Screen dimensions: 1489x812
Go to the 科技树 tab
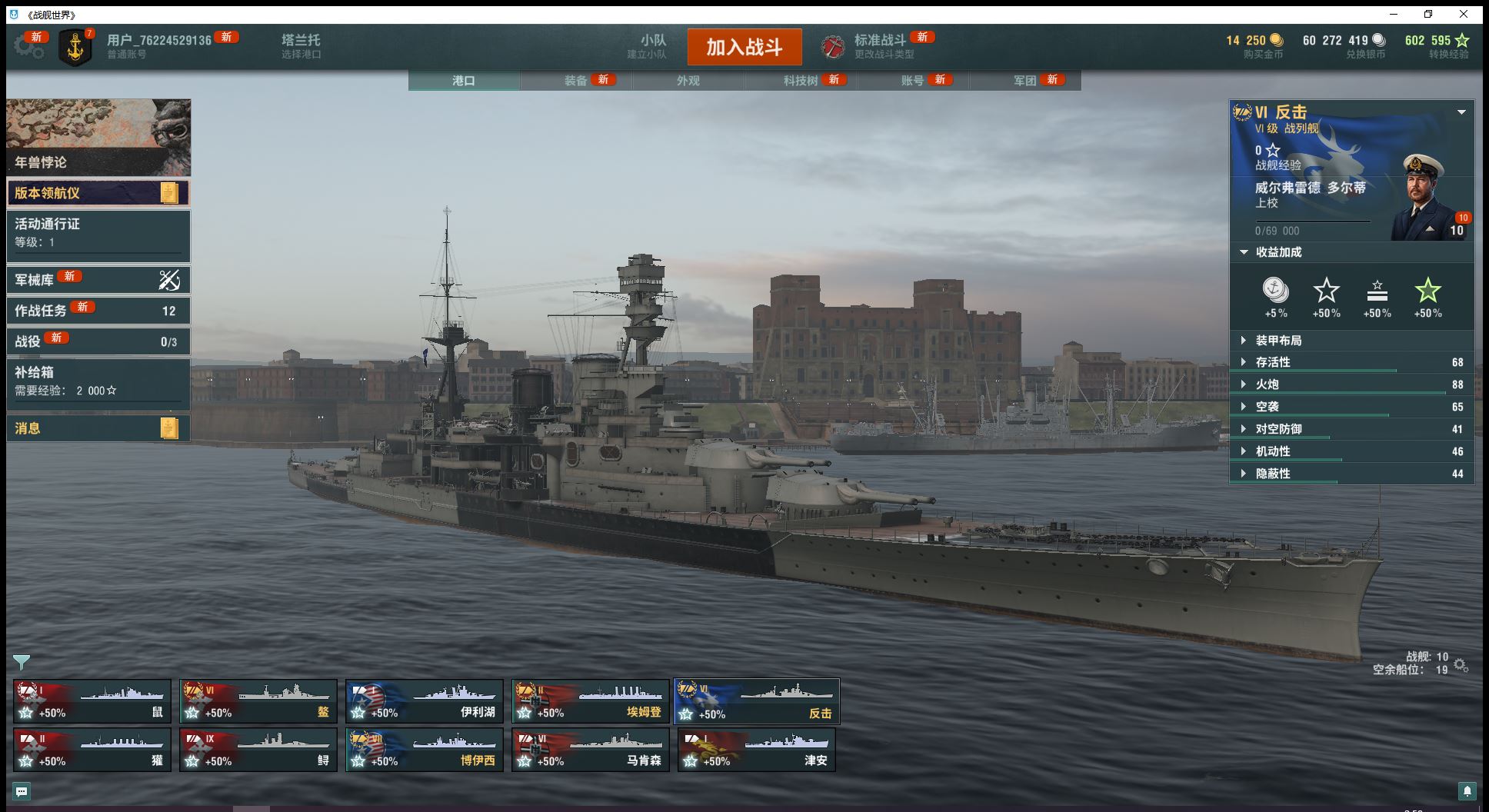[801, 80]
